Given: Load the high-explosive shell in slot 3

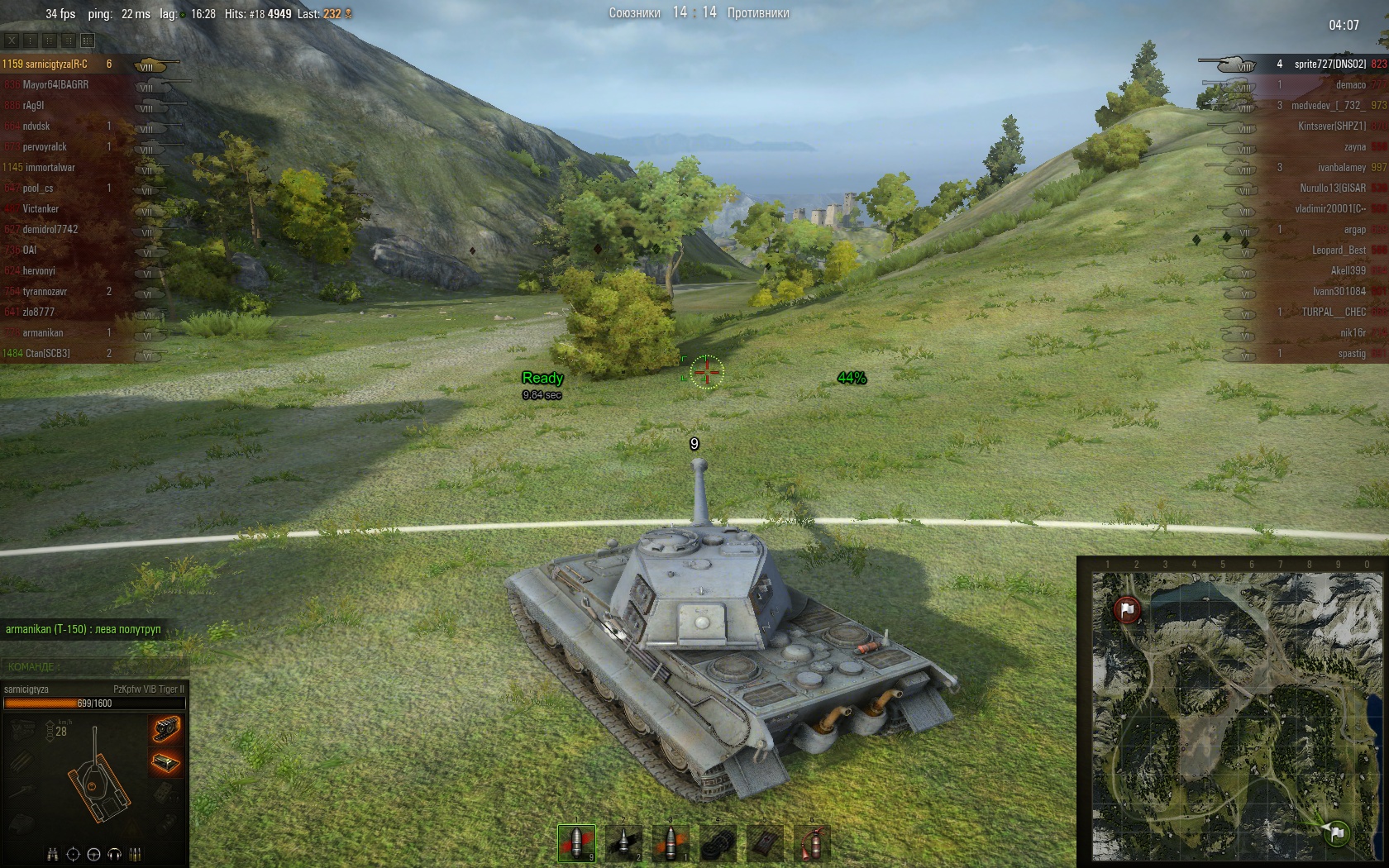Looking at the screenshot, I should (671, 843).
